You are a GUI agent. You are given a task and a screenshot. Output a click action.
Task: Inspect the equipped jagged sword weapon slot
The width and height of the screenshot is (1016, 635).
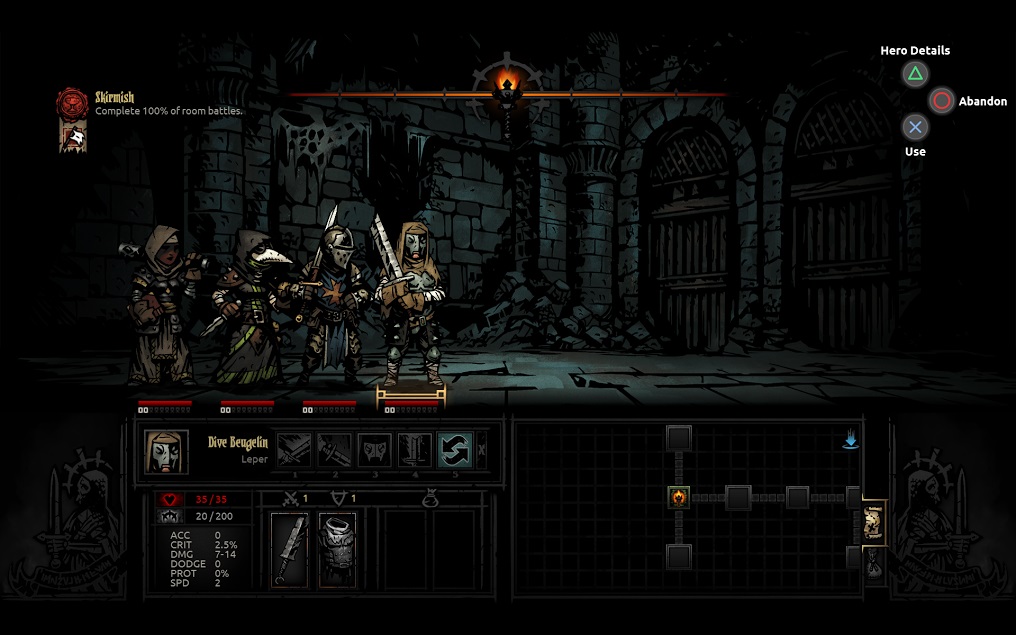[290, 549]
